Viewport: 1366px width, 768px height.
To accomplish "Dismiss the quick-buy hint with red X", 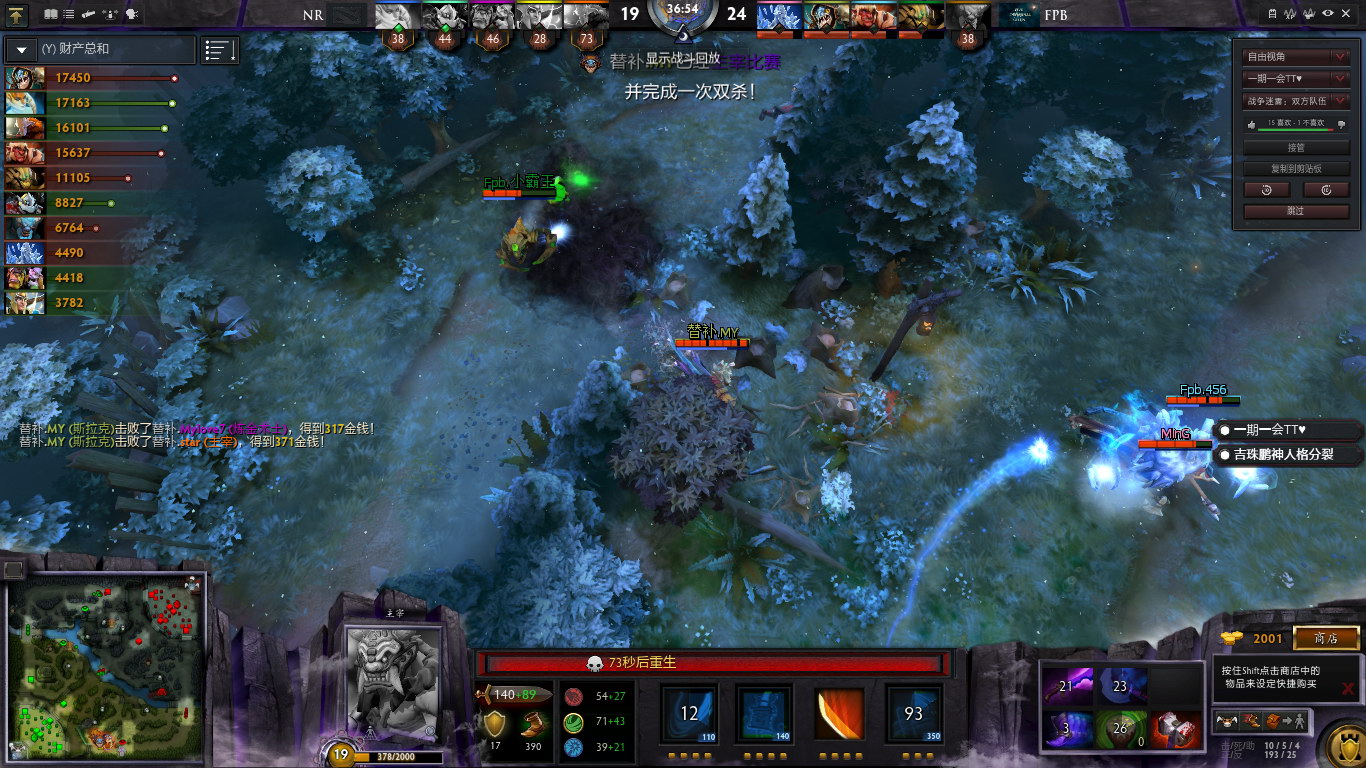I will click(1348, 688).
